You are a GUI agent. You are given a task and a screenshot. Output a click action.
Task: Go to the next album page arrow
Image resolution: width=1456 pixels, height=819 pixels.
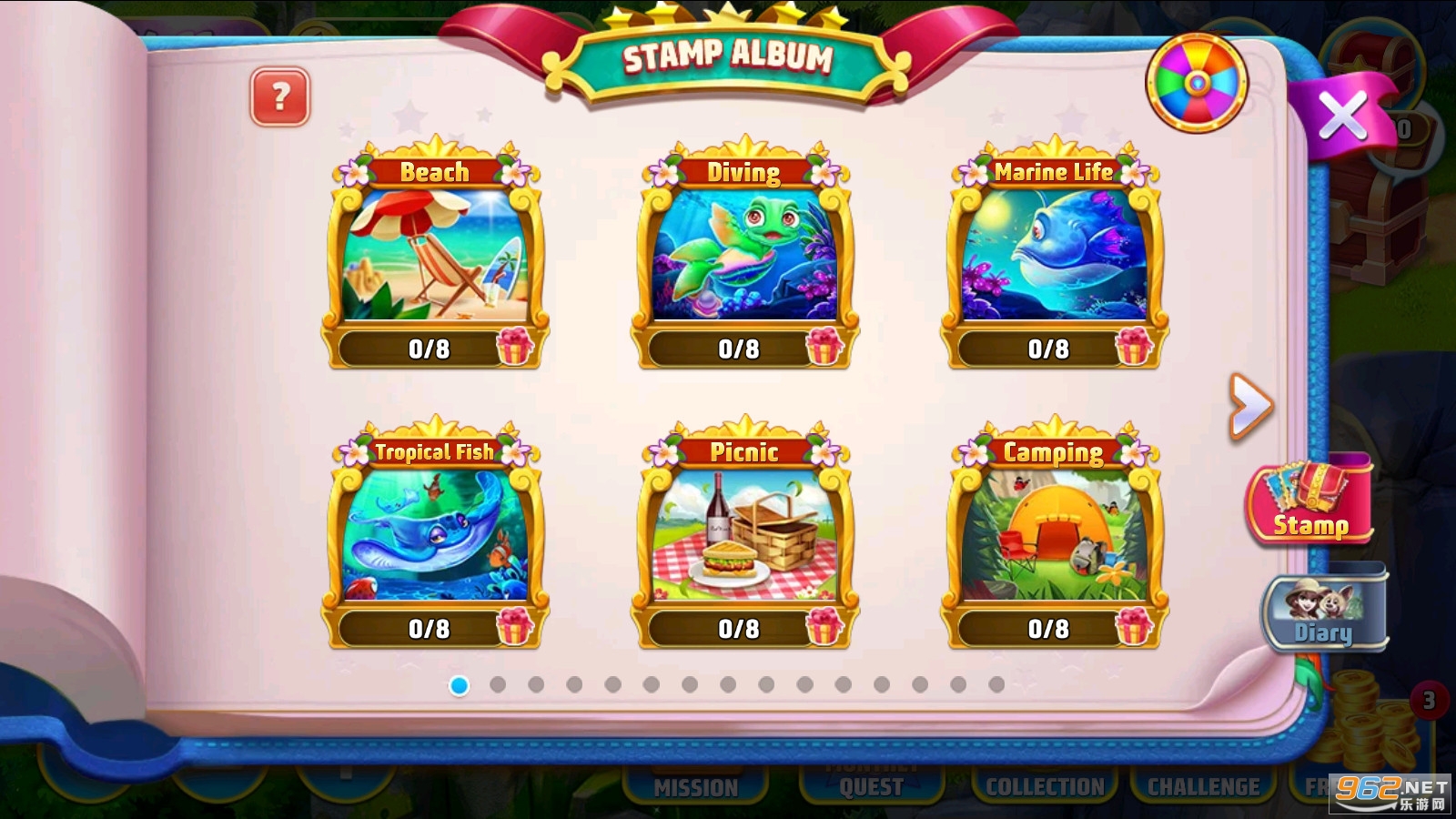pos(1249,406)
